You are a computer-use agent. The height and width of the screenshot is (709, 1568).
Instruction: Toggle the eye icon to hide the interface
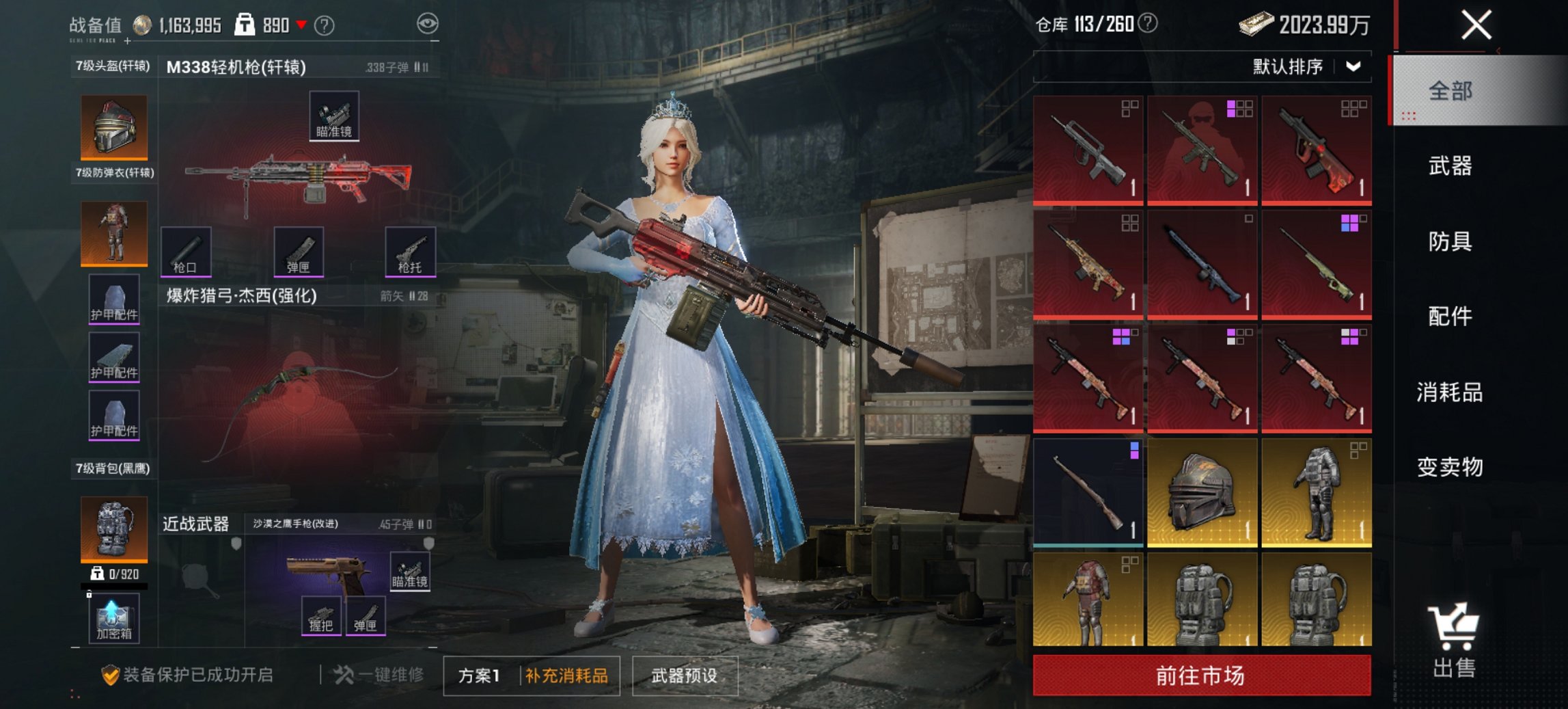tap(429, 23)
